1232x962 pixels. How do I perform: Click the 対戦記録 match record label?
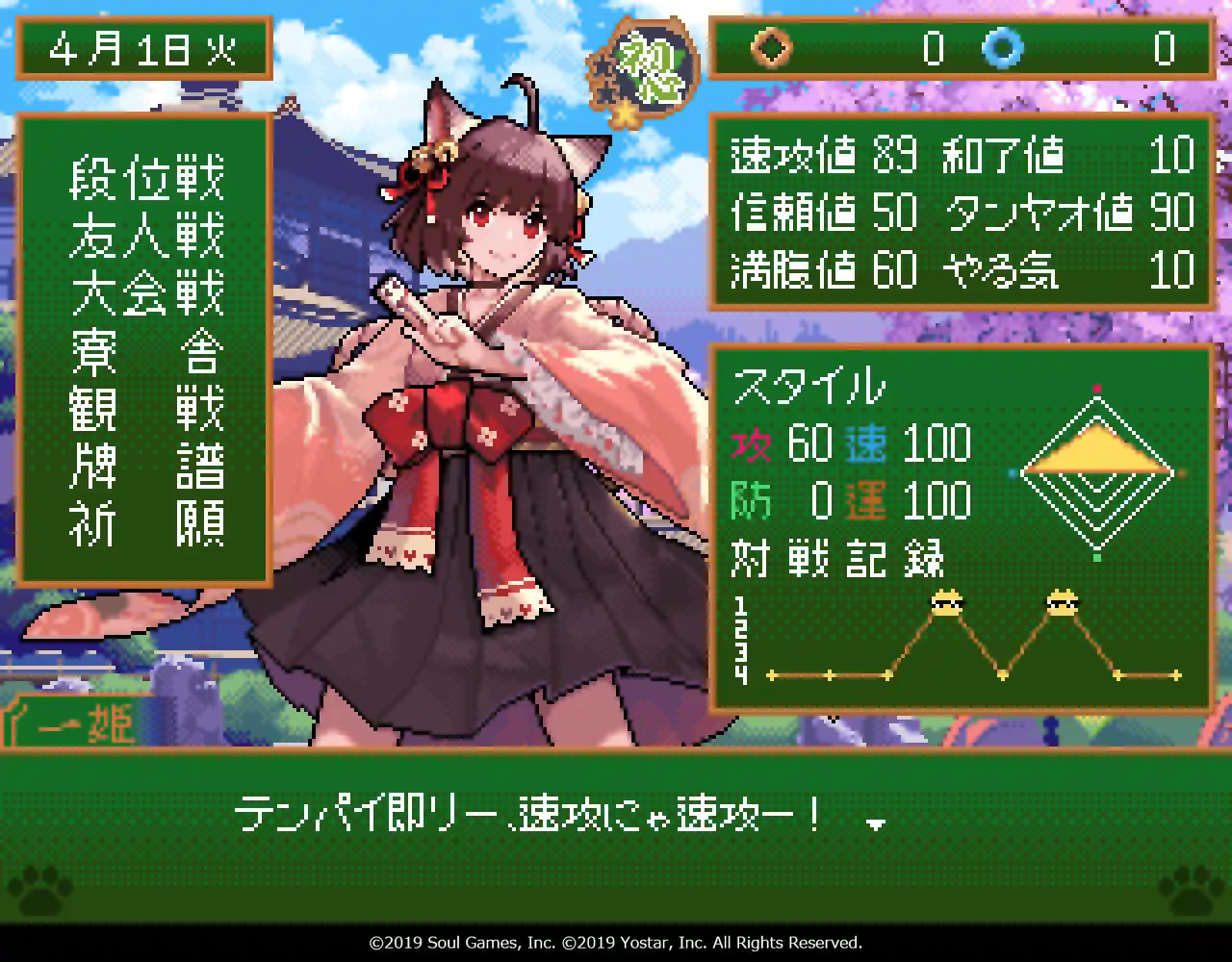(834, 559)
